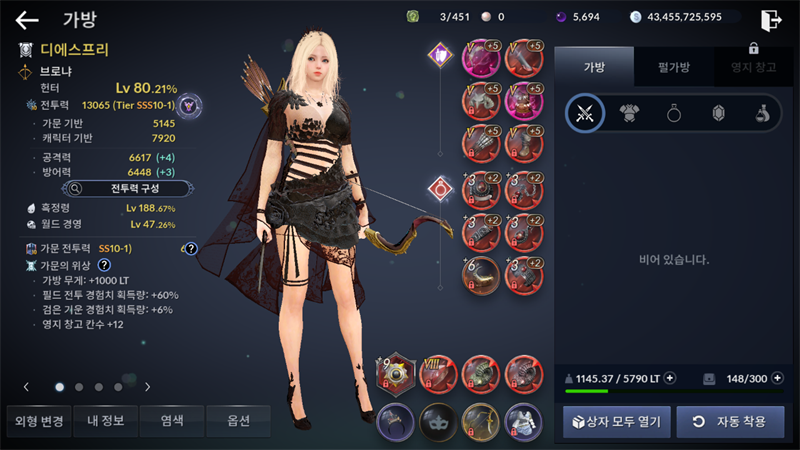Click 상자 모두 열기 button
Viewport: 800px width, 450px height.
pos(616,421)
